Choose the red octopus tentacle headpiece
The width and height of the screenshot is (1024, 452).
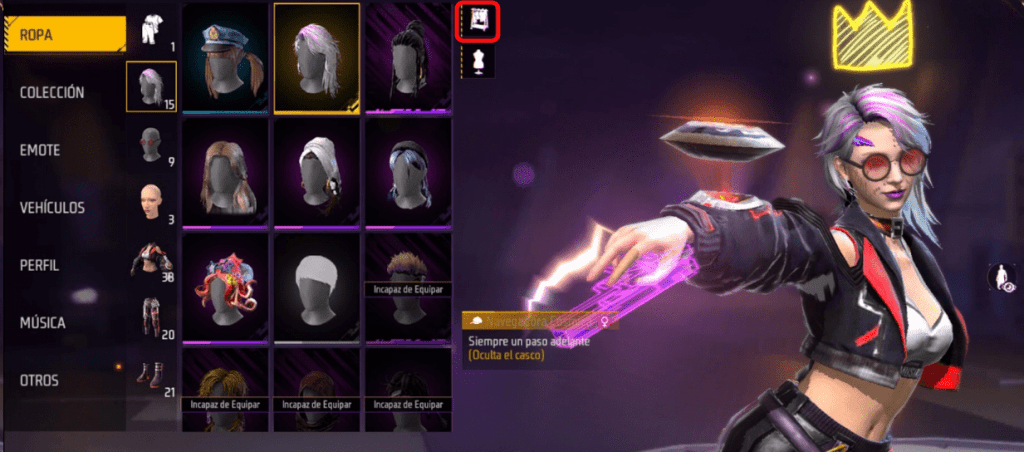click(226, 287)
